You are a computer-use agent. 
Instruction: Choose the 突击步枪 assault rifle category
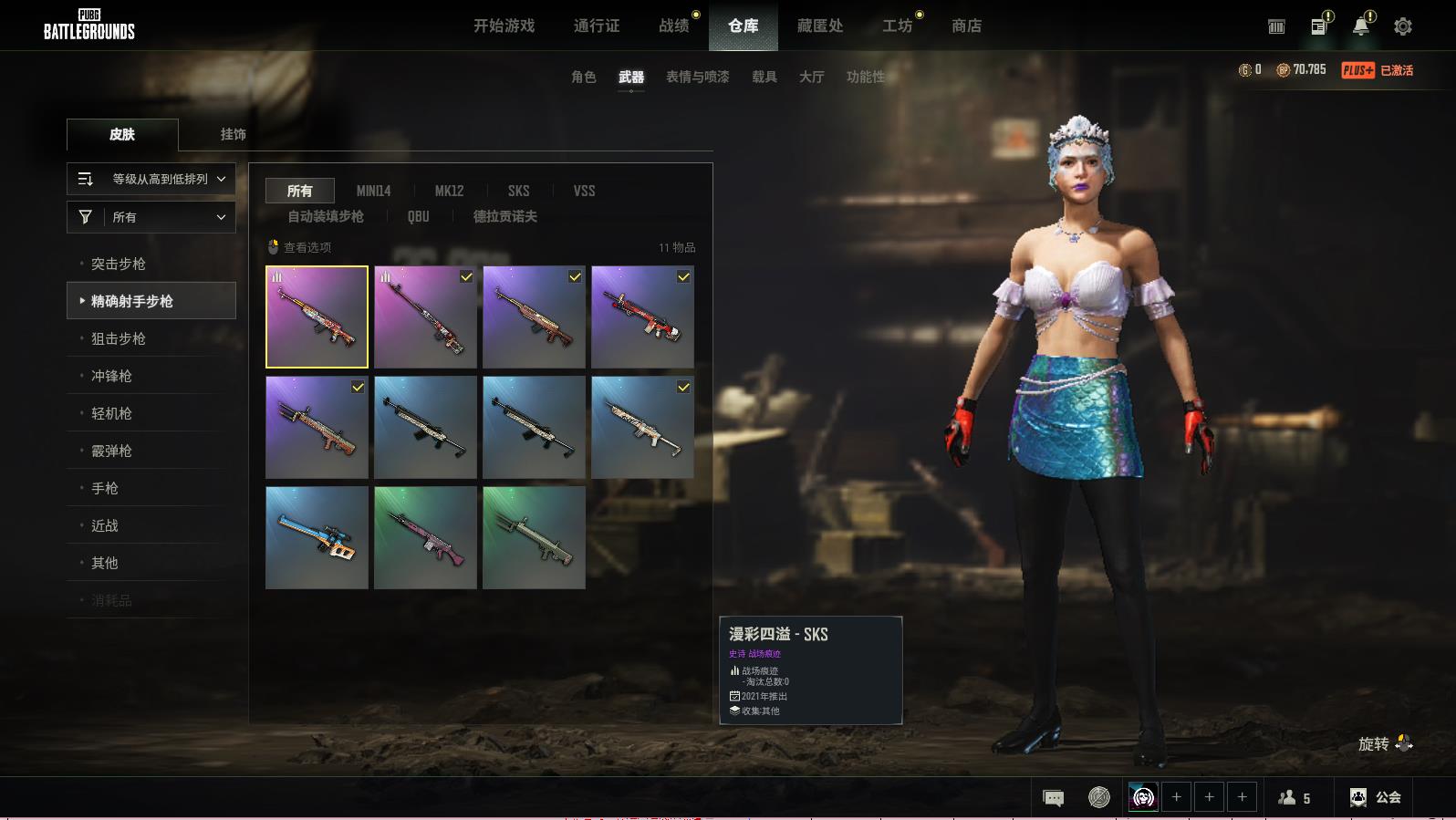click(119, 265)
